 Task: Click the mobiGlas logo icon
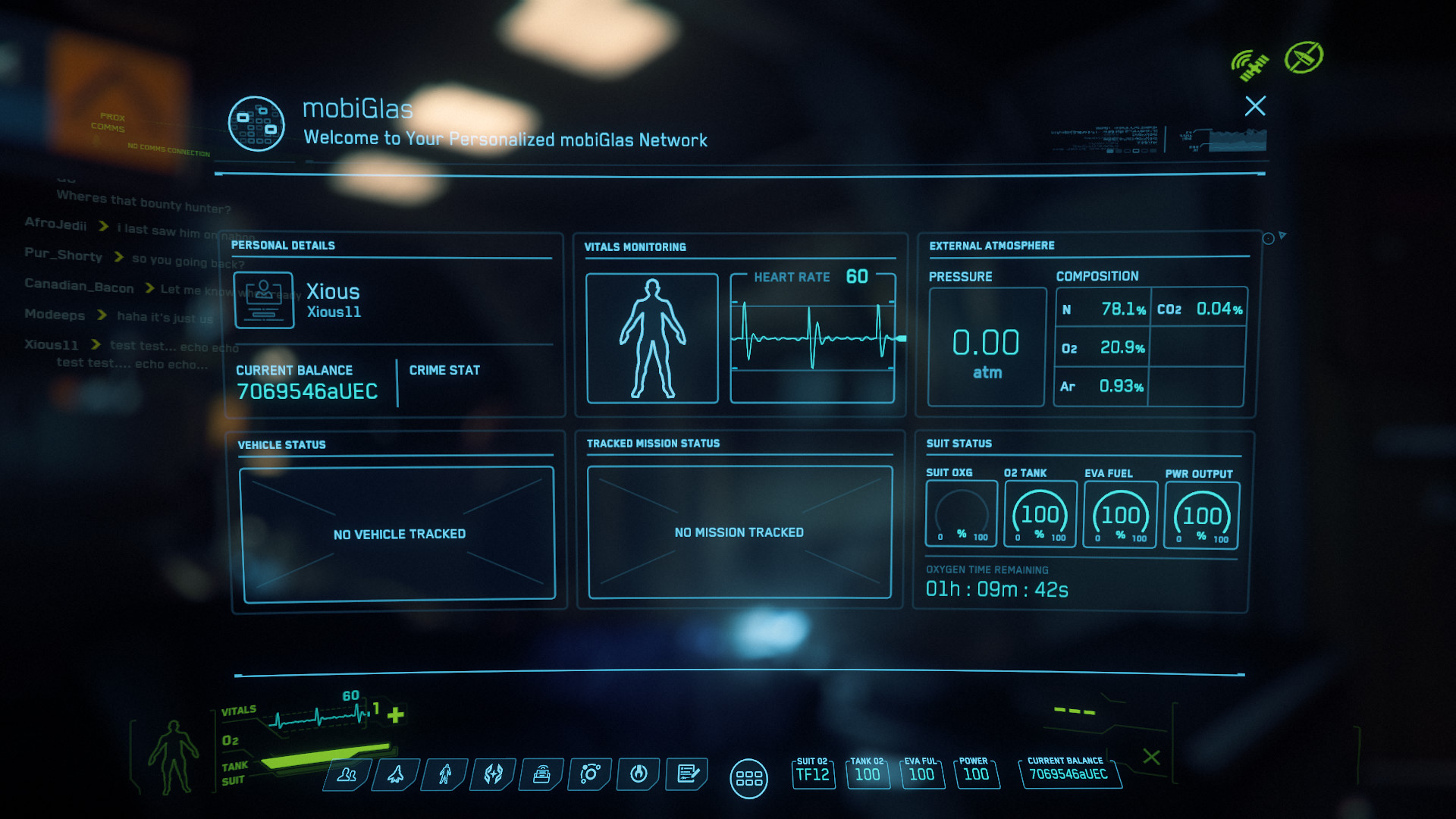tap(256, 124)
